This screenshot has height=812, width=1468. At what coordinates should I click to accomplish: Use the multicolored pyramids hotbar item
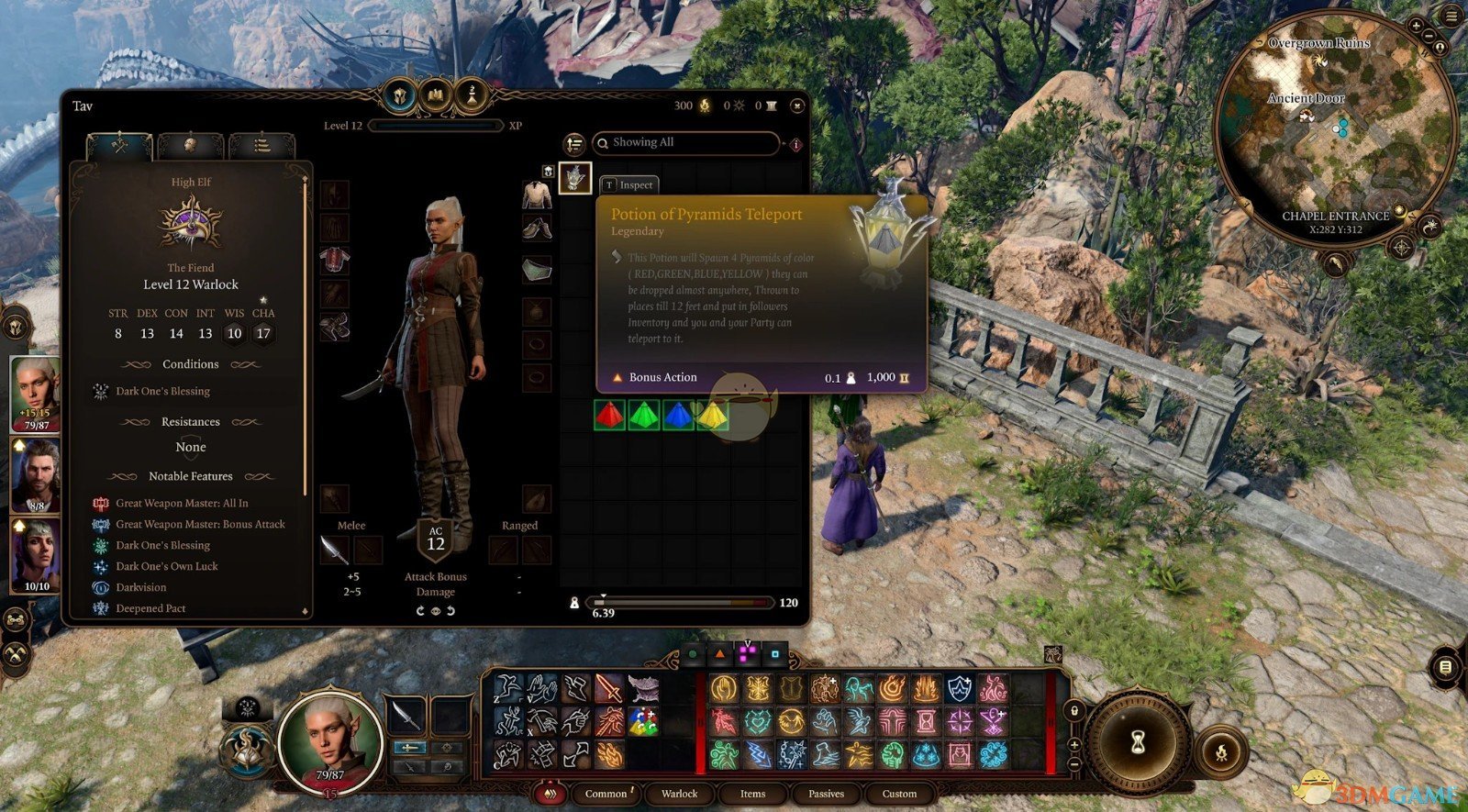pos(642,721)
